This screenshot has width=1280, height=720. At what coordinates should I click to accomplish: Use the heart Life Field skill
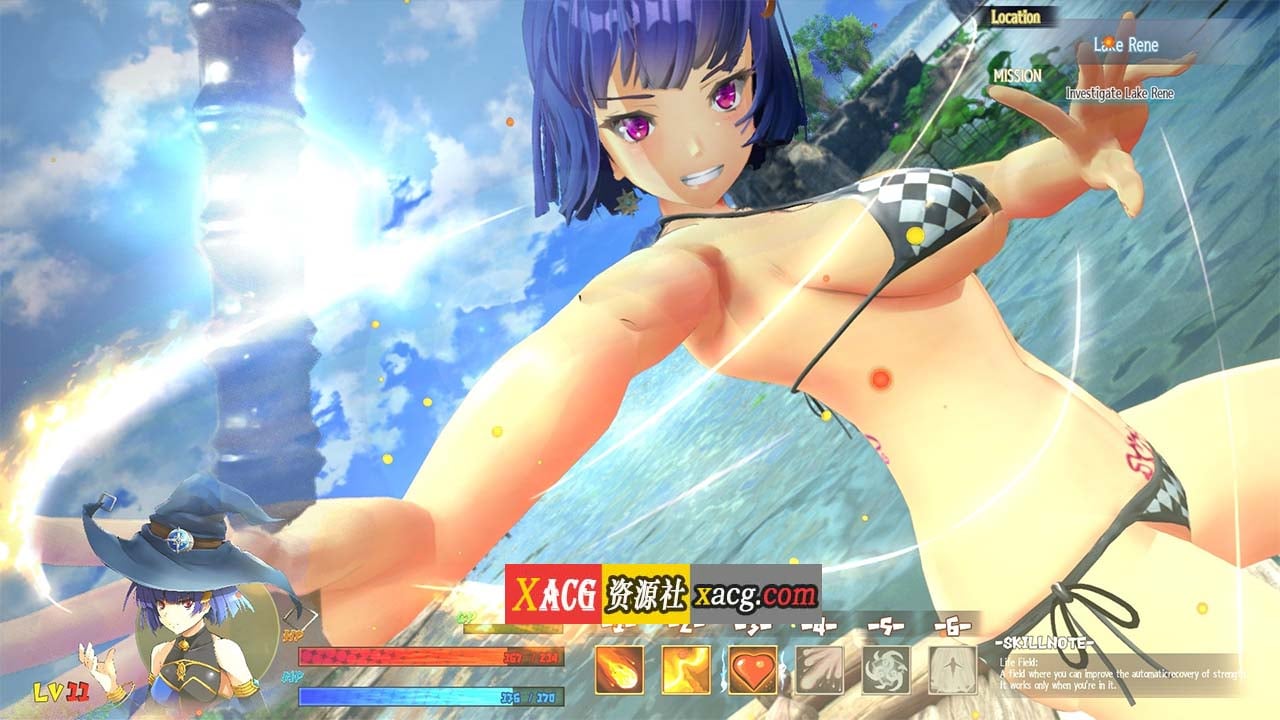(753, 669)
